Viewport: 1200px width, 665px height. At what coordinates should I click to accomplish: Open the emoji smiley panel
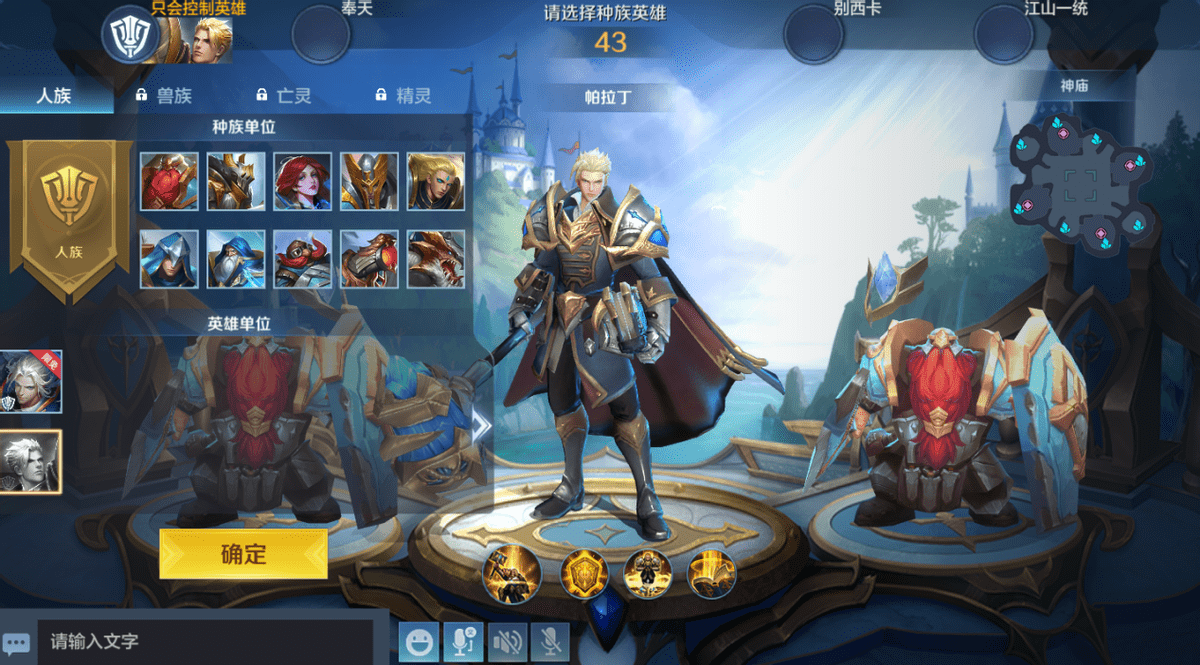tap(419, 642)
